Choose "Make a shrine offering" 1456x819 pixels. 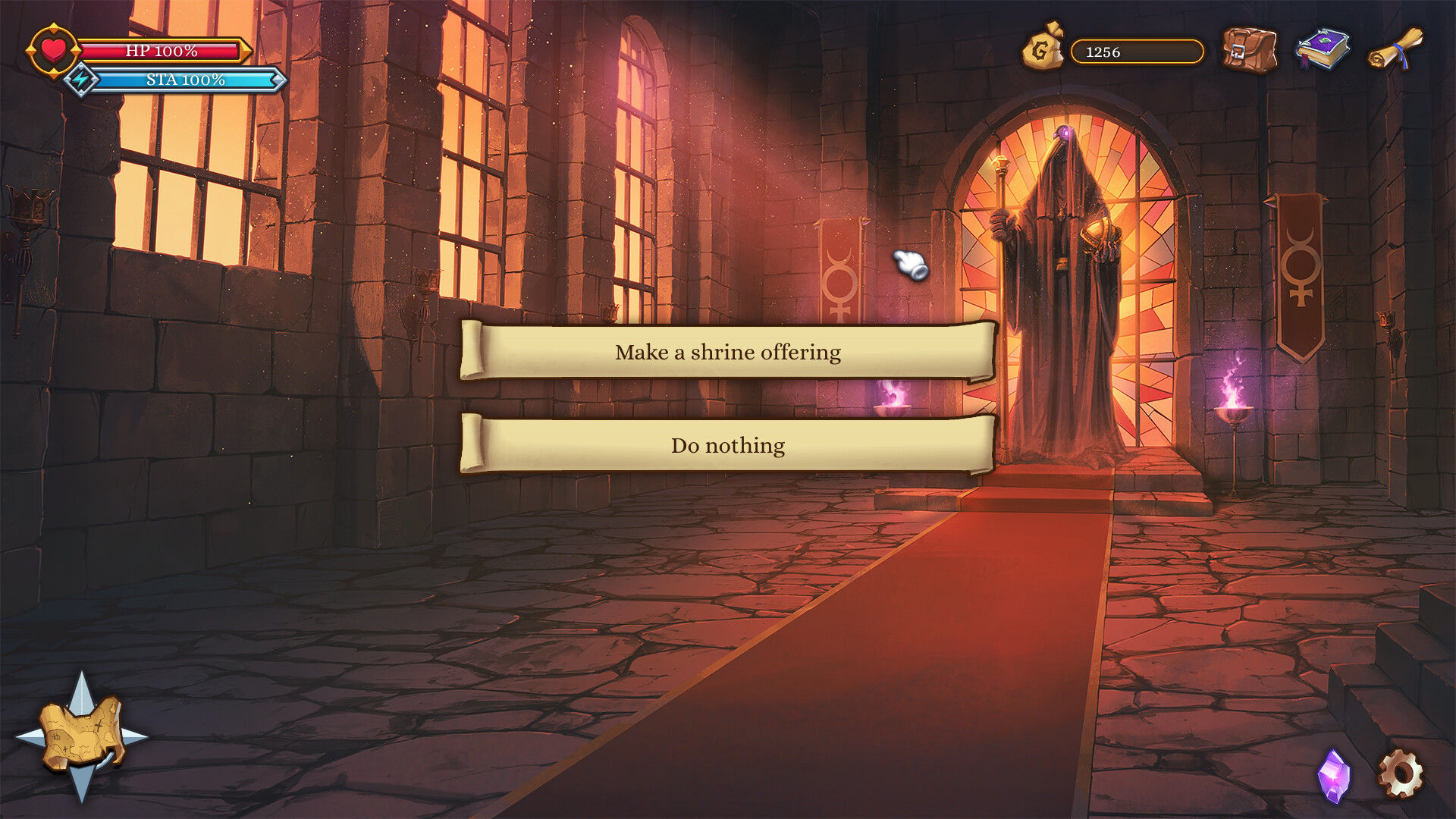pyautogui.click(x=728, y=351)
